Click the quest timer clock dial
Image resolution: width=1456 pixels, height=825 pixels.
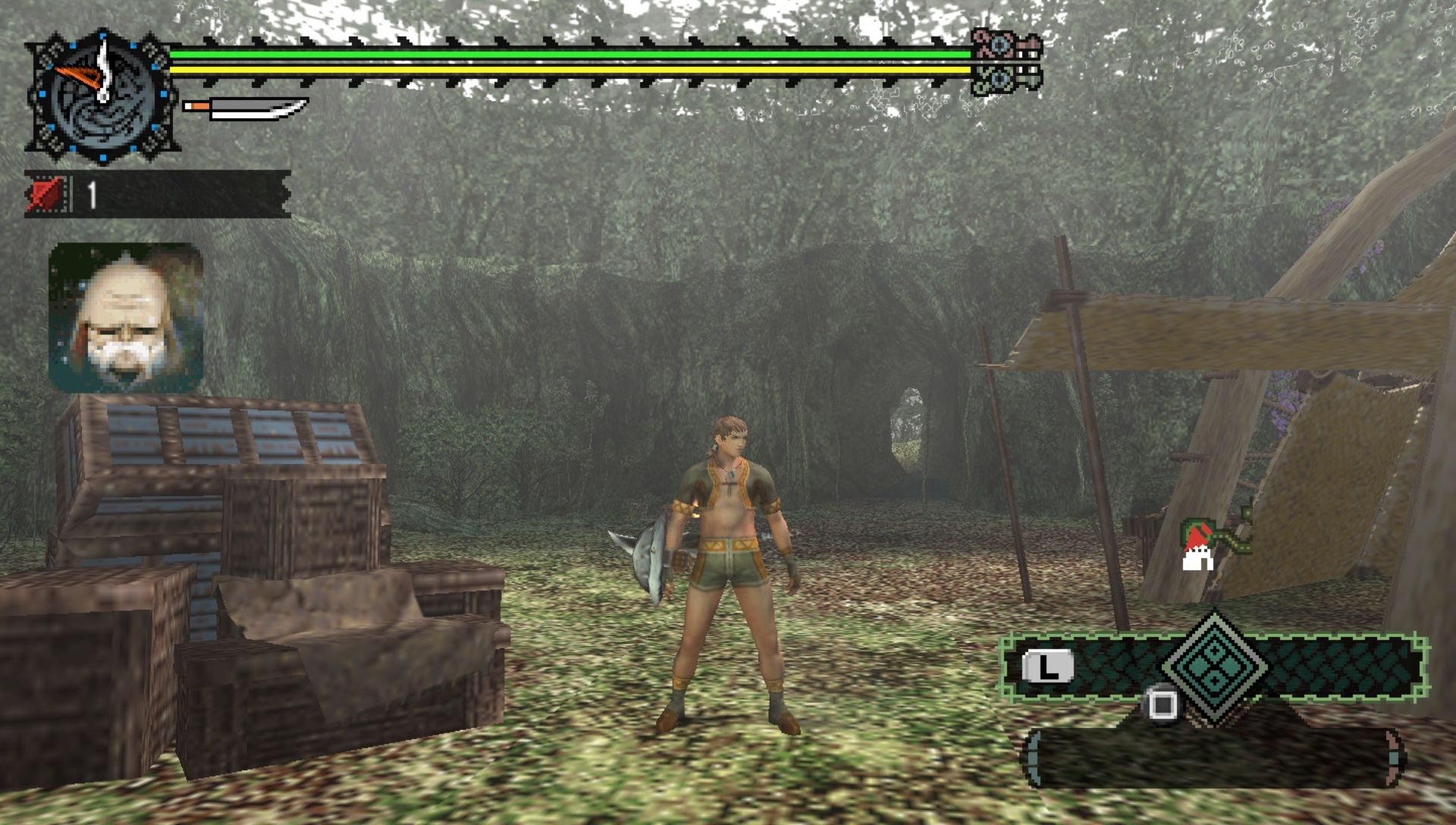pos(102,96)
